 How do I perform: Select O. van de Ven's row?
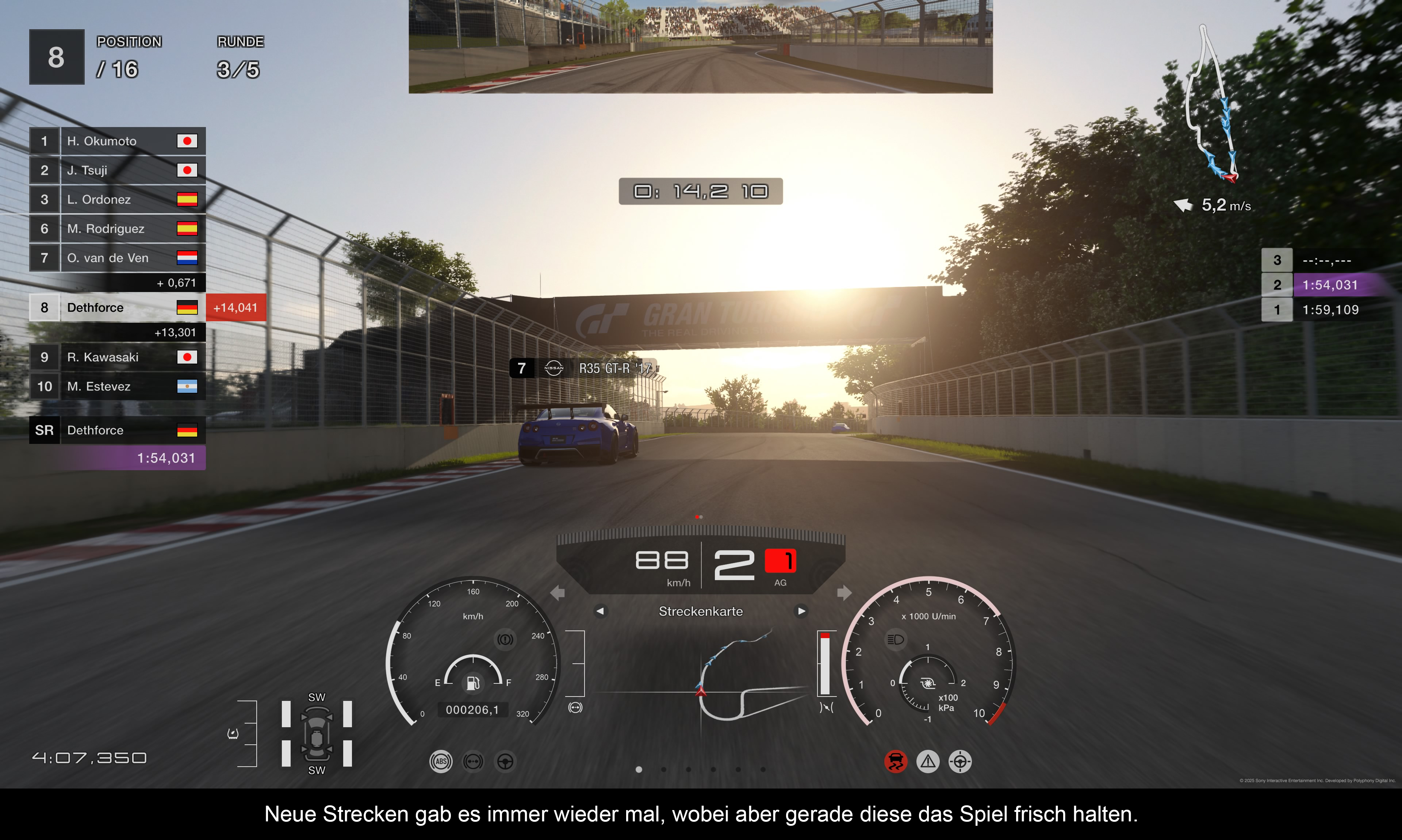(117, 258)
